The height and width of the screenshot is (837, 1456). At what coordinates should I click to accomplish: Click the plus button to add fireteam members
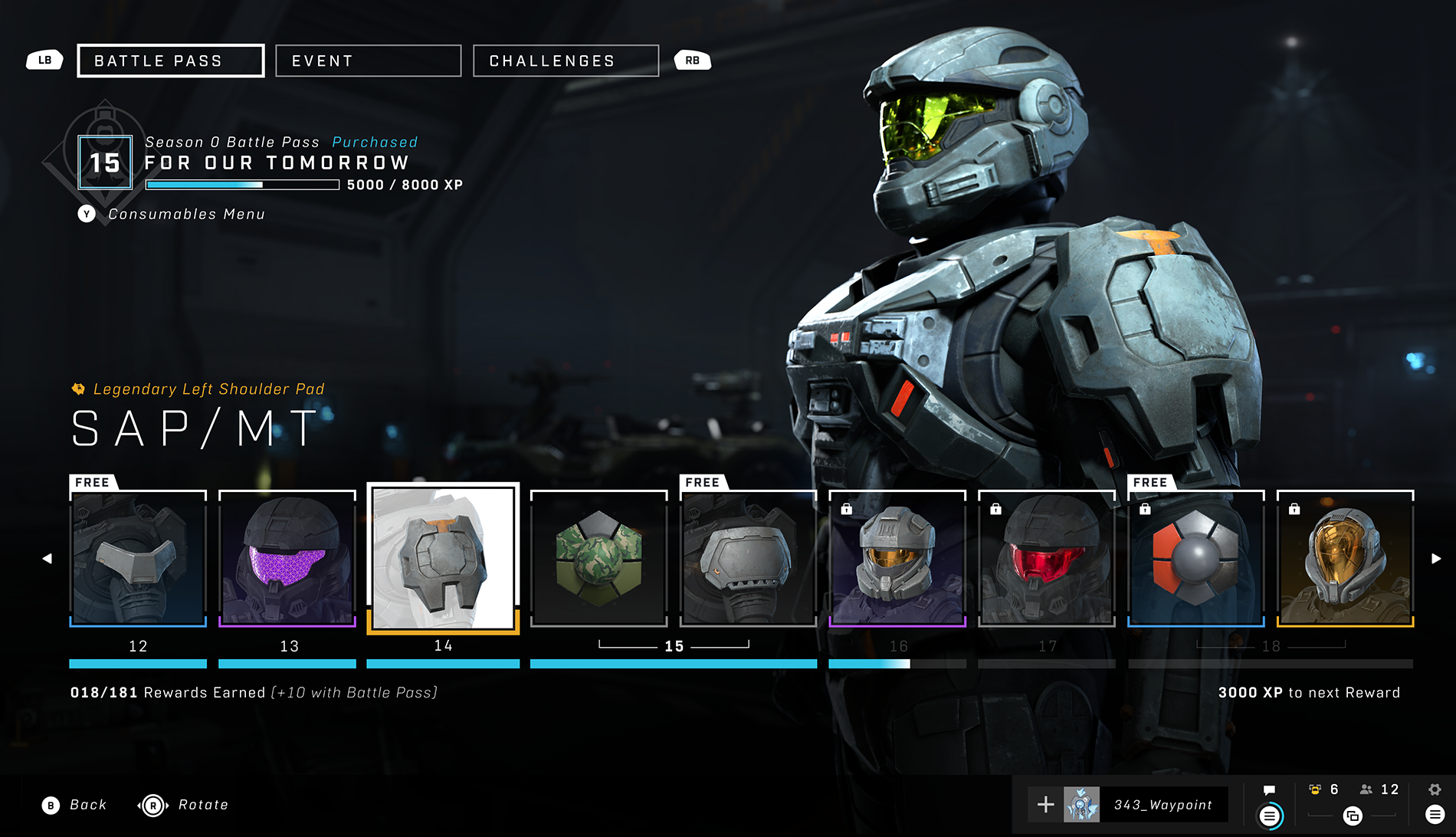tap(1045, 805)
